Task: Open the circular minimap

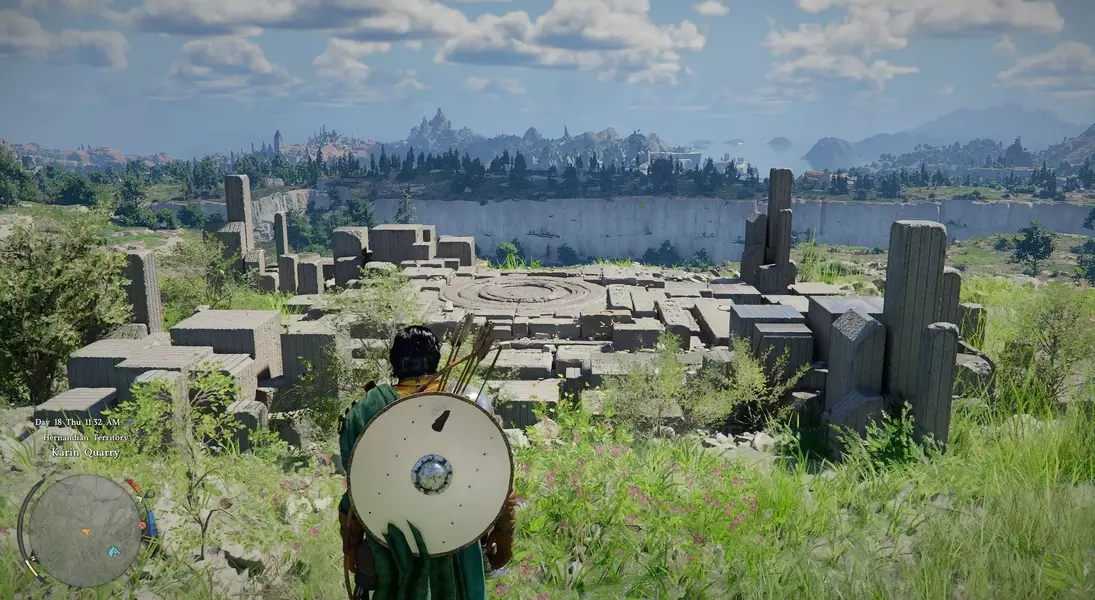Action: (x=84, y=529)
